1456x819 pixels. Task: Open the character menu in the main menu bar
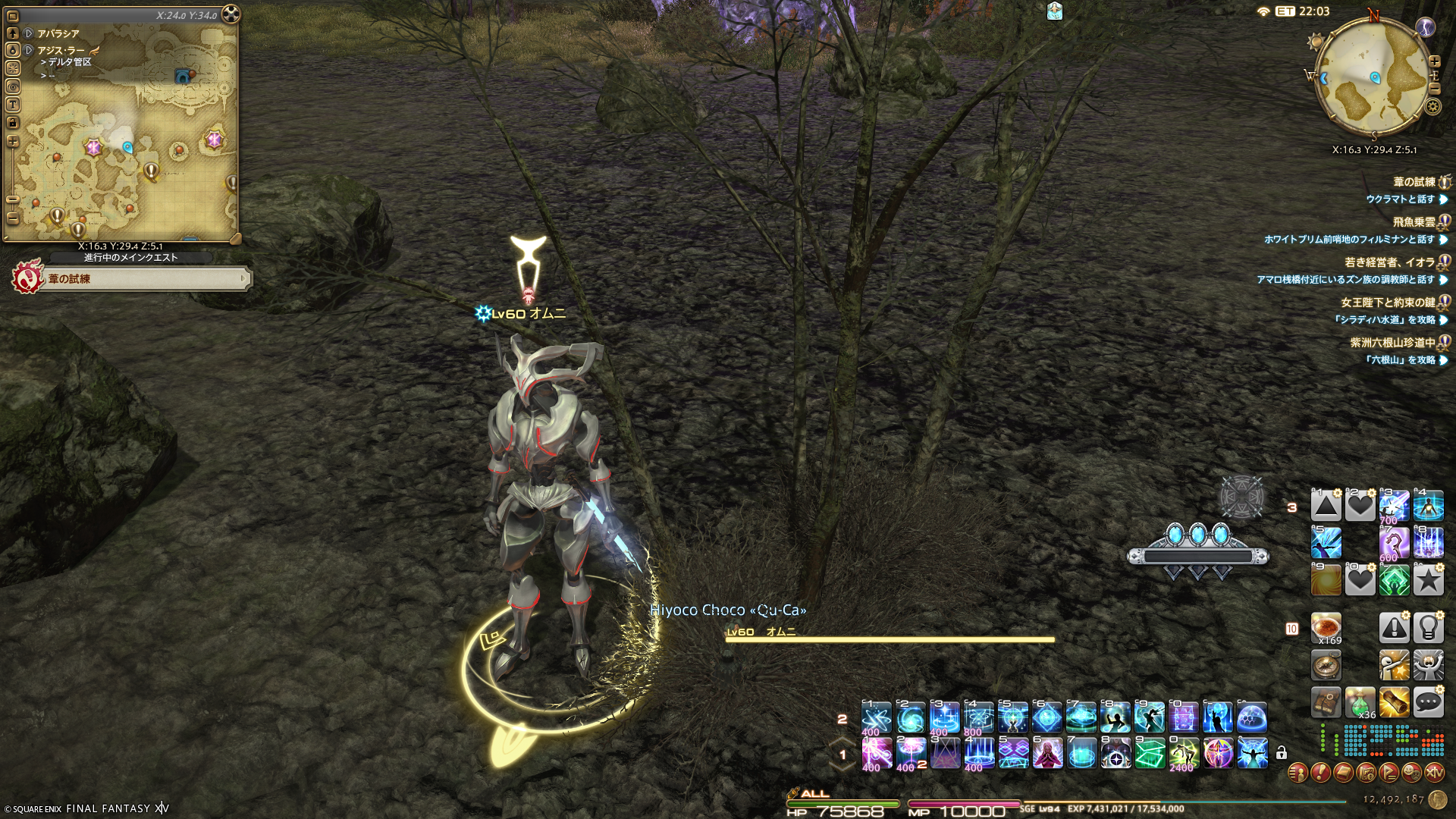coord(1298,773)
